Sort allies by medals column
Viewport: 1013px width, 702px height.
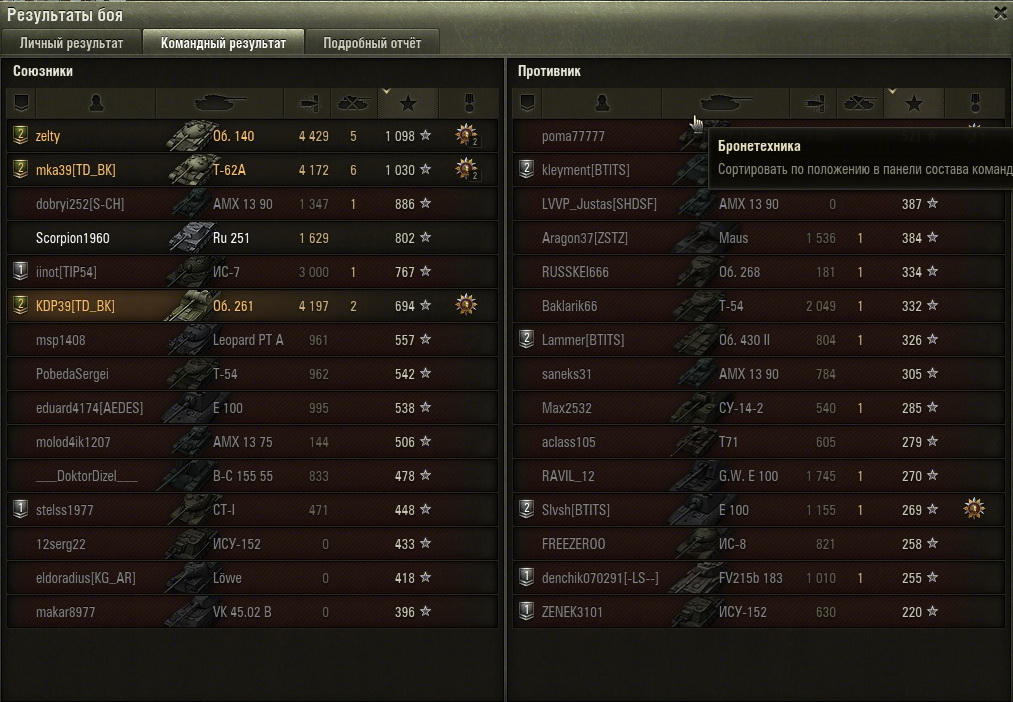pyautogui.click(x=467, y=102)
